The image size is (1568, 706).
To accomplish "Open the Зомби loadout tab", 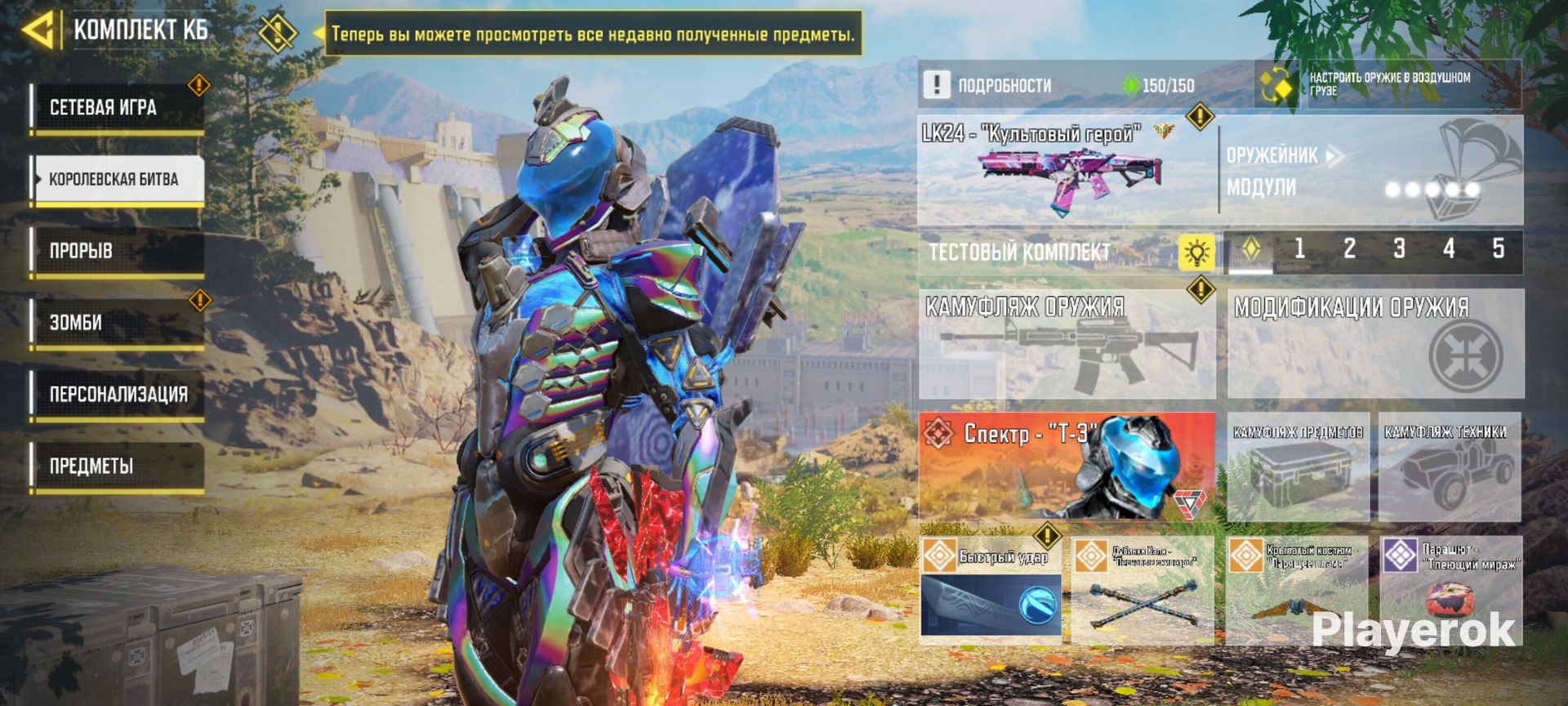I will (117, 323).
